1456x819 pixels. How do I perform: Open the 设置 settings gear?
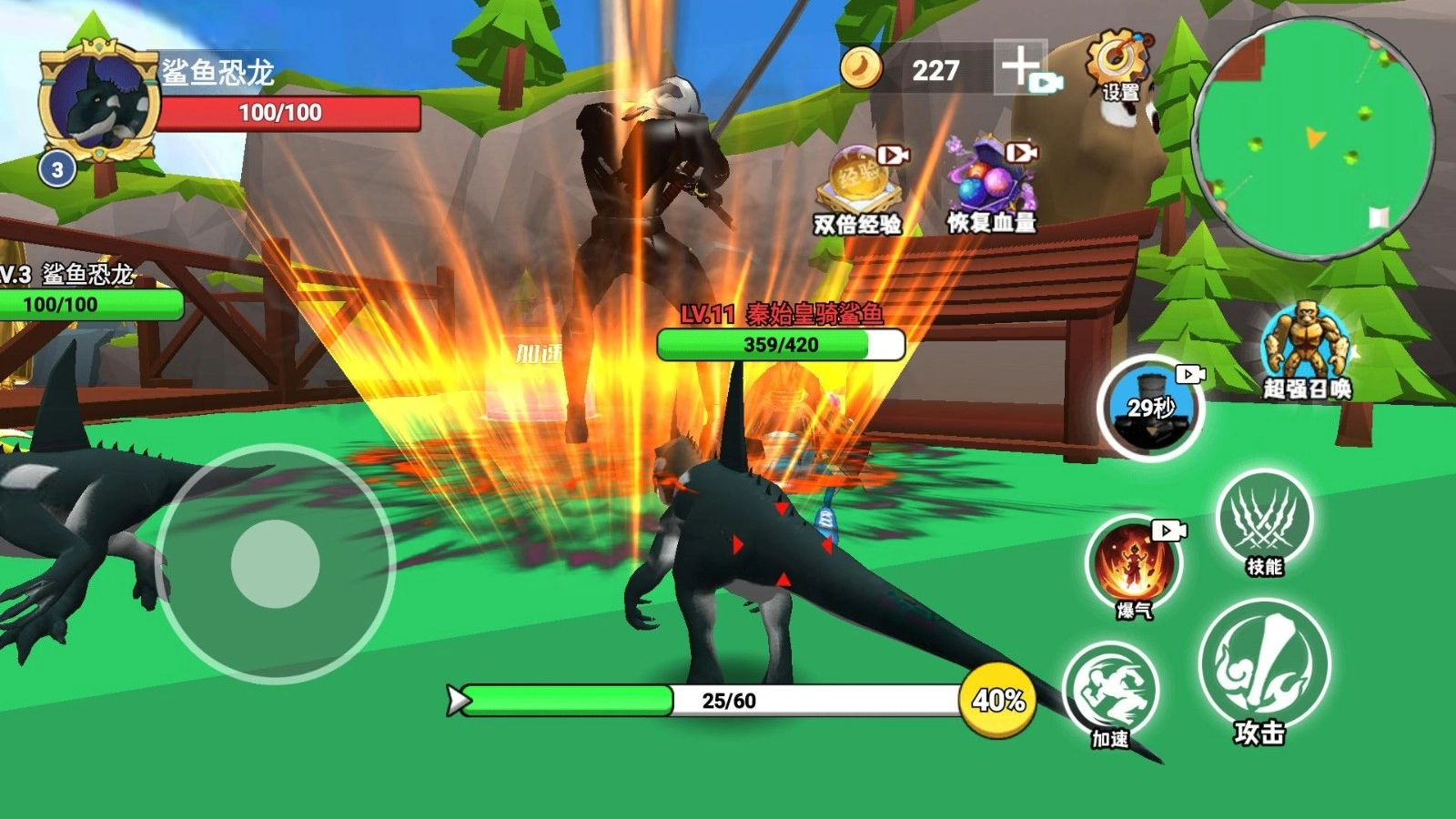pos(1119,64)
